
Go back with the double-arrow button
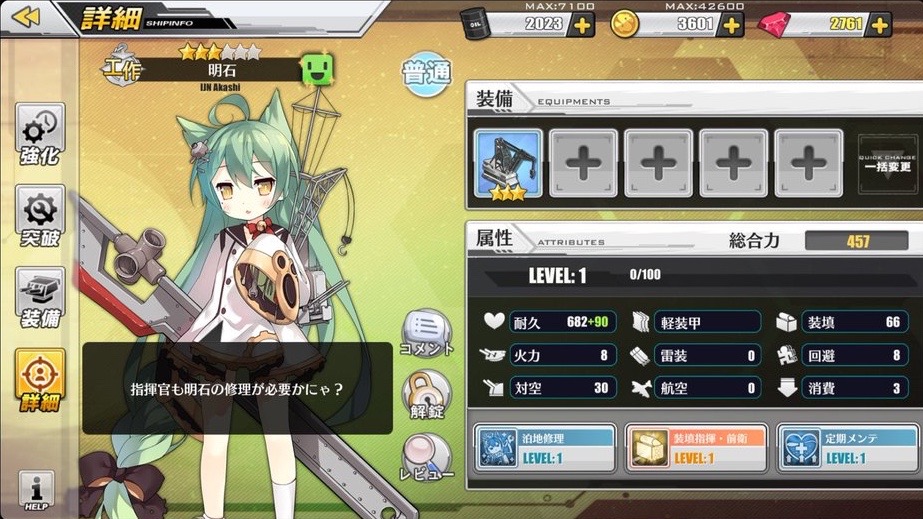pos(27,17)
